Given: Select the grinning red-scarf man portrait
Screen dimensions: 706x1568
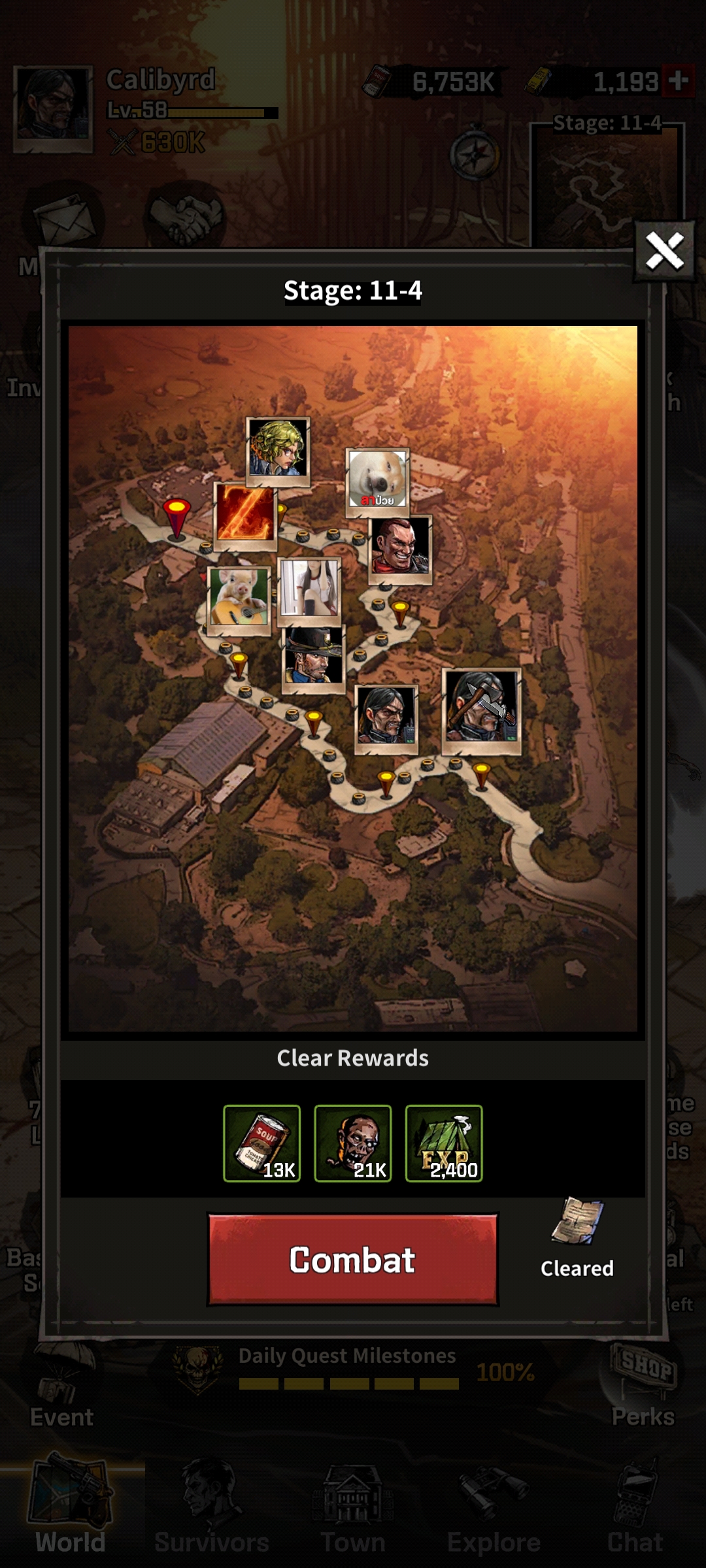Looking at the screenshot, I should coord(400,547).
